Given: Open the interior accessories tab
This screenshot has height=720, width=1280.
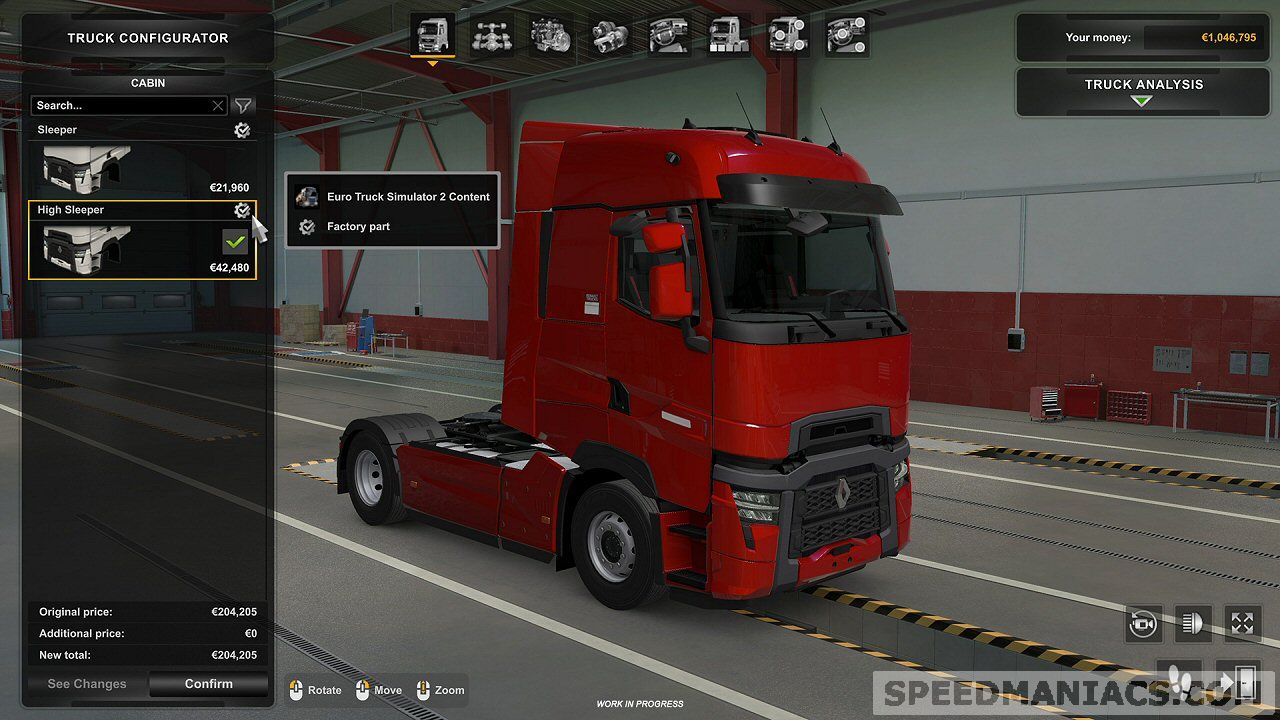Looking at the screenshot, I should point(847,36).
